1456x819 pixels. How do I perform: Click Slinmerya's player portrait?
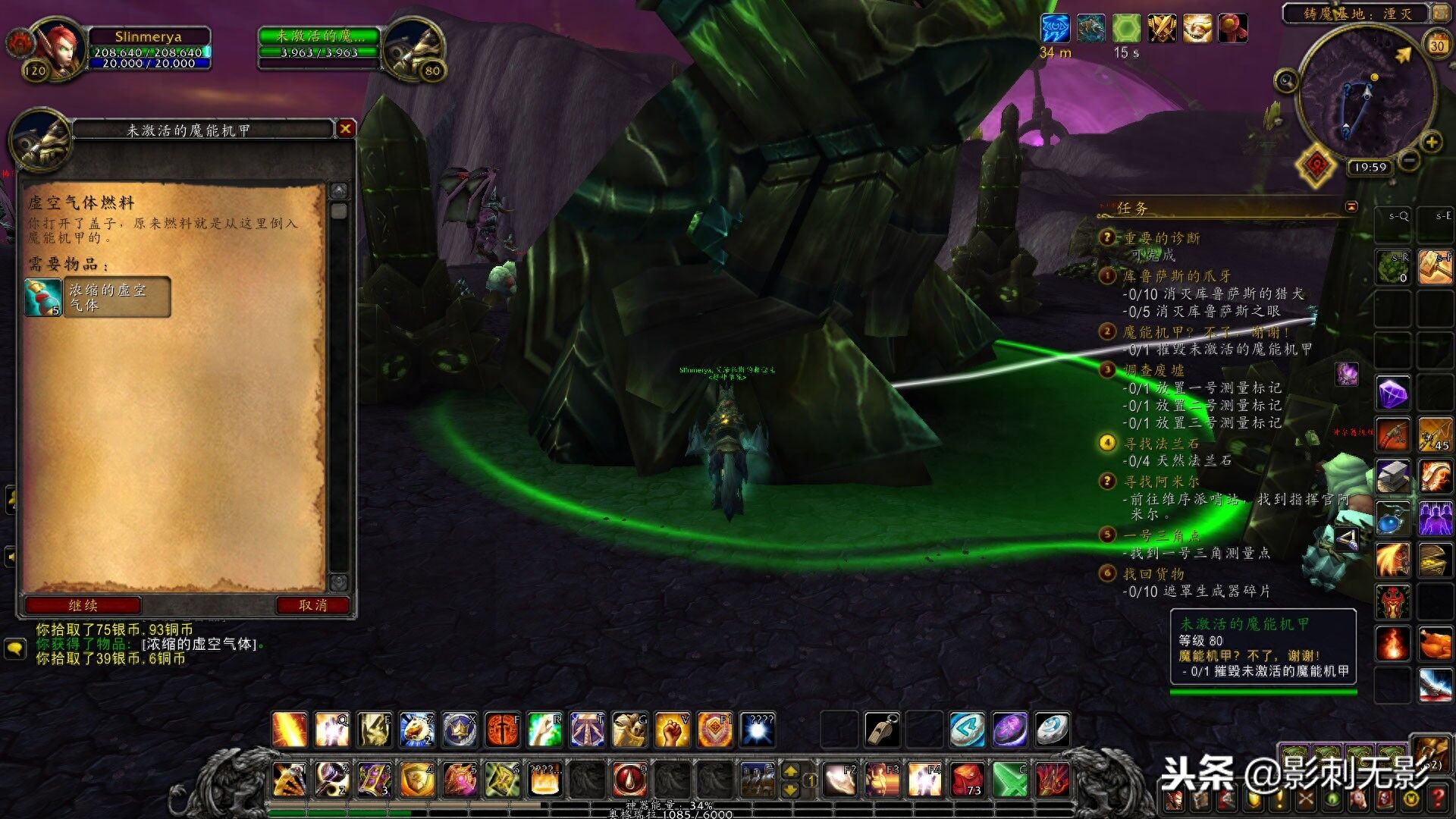[x=60, y=50]
